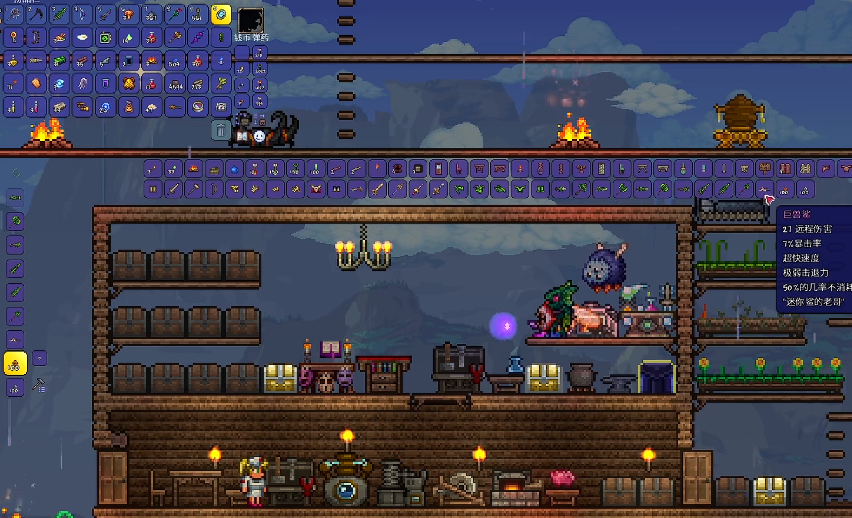
Task: Pick the pickaxe in the hotbar
Action: (x=37, y=14)
